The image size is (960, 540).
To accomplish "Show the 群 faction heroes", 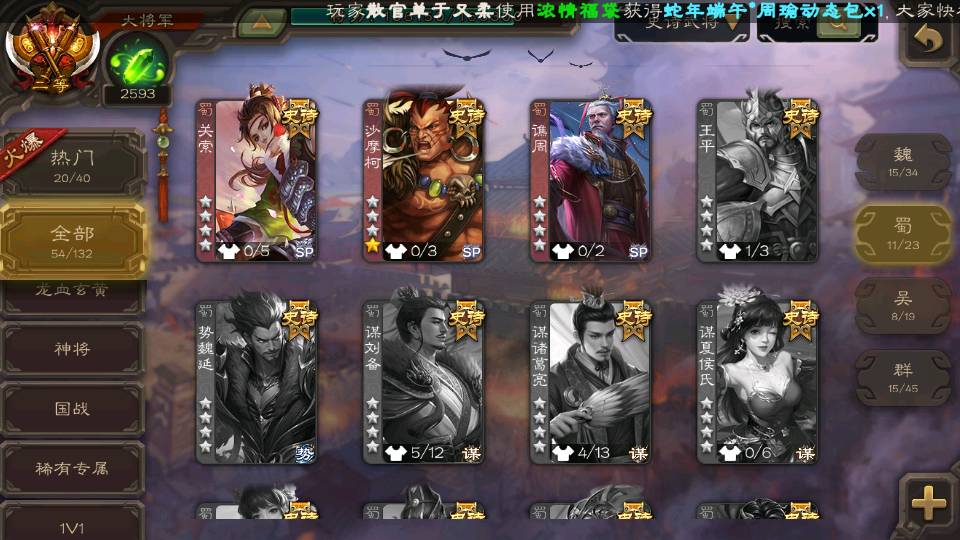I will (x=902, y=377).
